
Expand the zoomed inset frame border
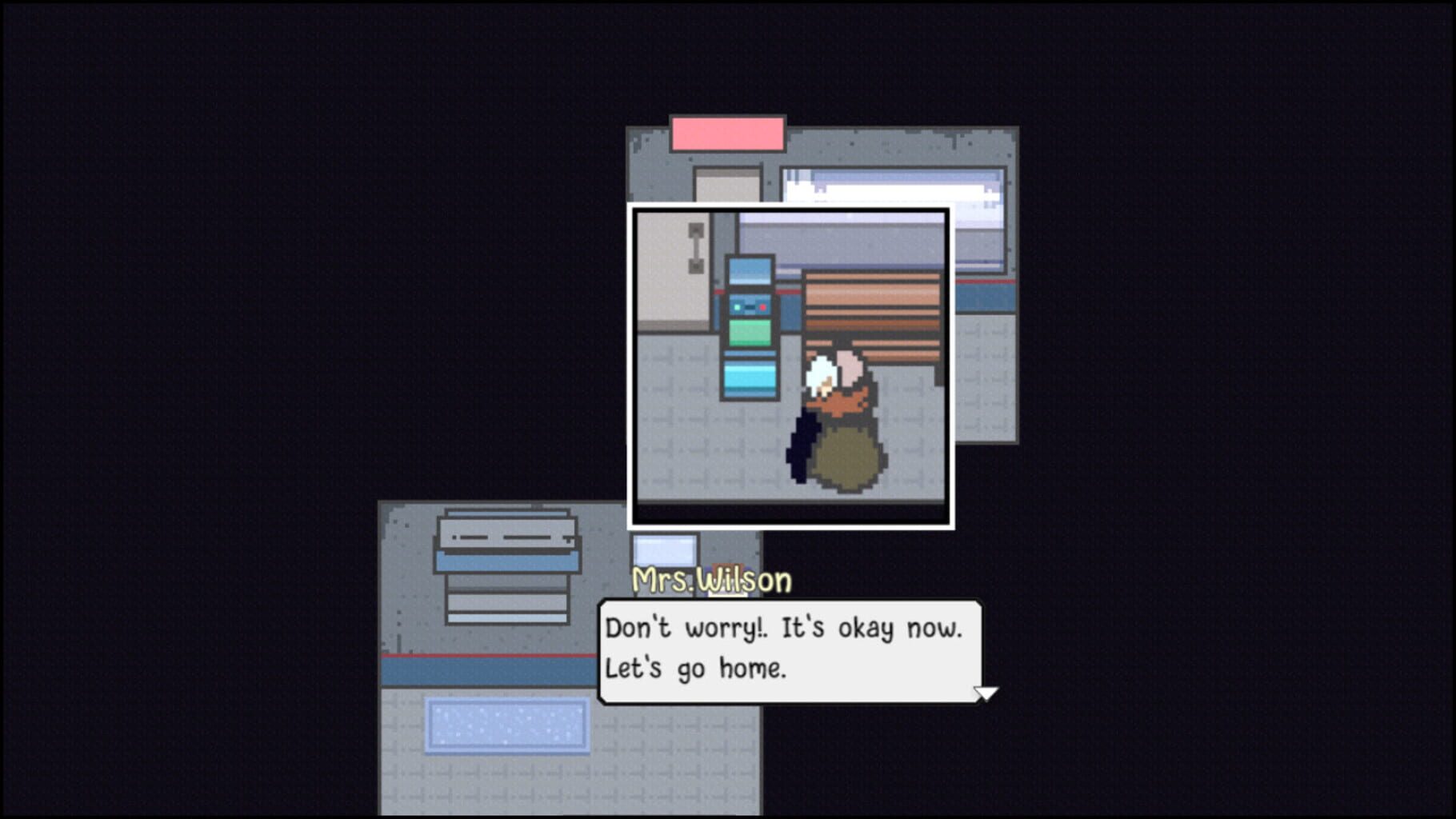(792, 211)
